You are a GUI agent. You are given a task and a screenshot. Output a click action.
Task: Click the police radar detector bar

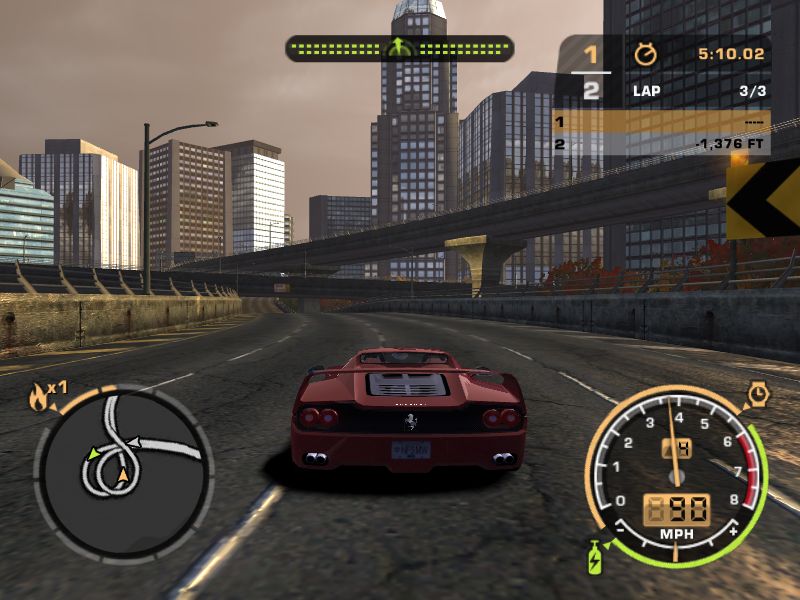coord(399,48)
